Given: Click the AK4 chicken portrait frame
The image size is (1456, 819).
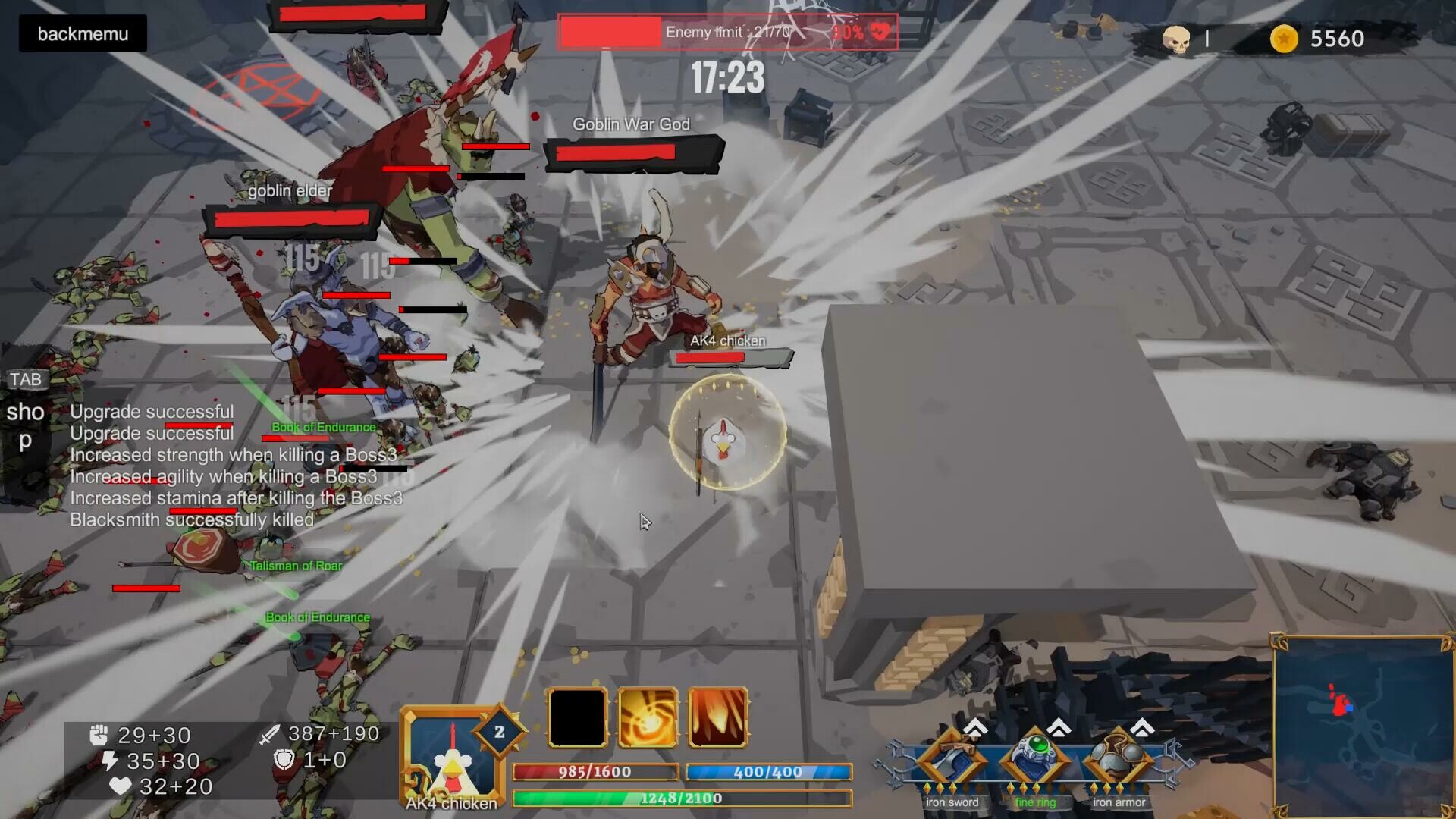Looking at the screenshot, I should 450,755.
